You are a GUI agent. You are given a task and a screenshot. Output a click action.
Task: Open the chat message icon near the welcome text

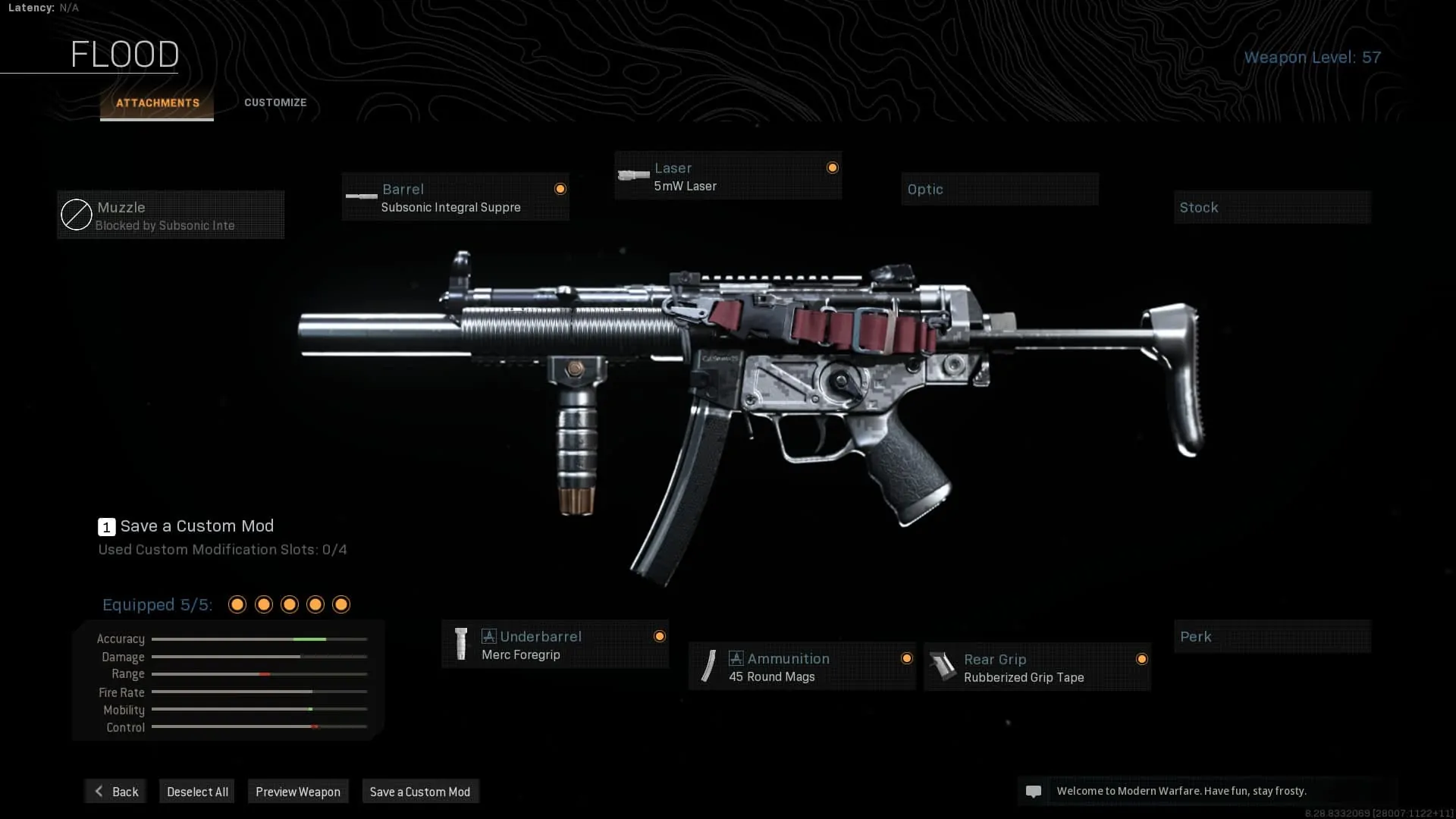[x=1034, y=791]
